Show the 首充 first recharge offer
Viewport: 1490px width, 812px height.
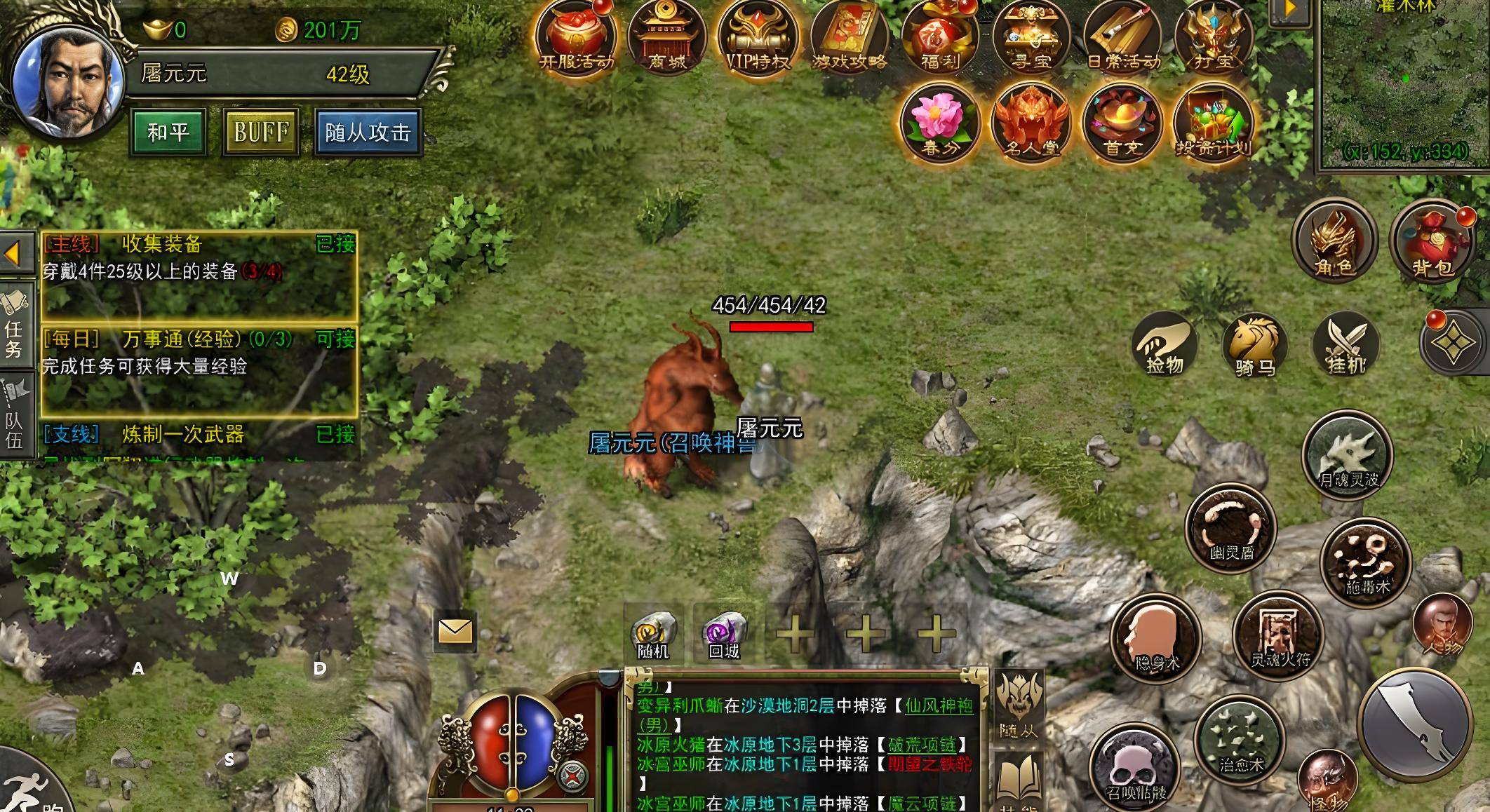click(x=1122, y=122)
